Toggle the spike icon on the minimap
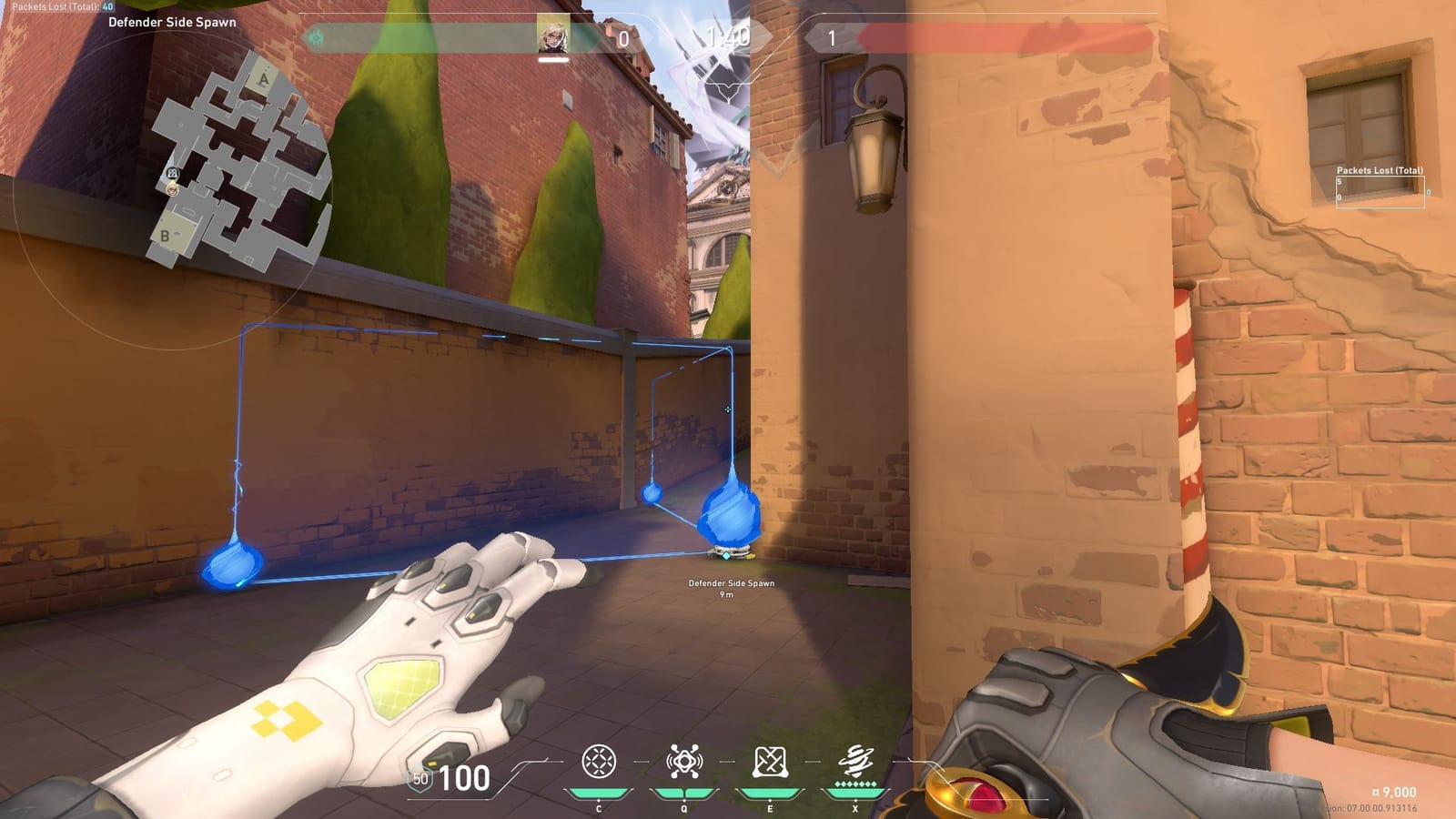 coord(173,173)
